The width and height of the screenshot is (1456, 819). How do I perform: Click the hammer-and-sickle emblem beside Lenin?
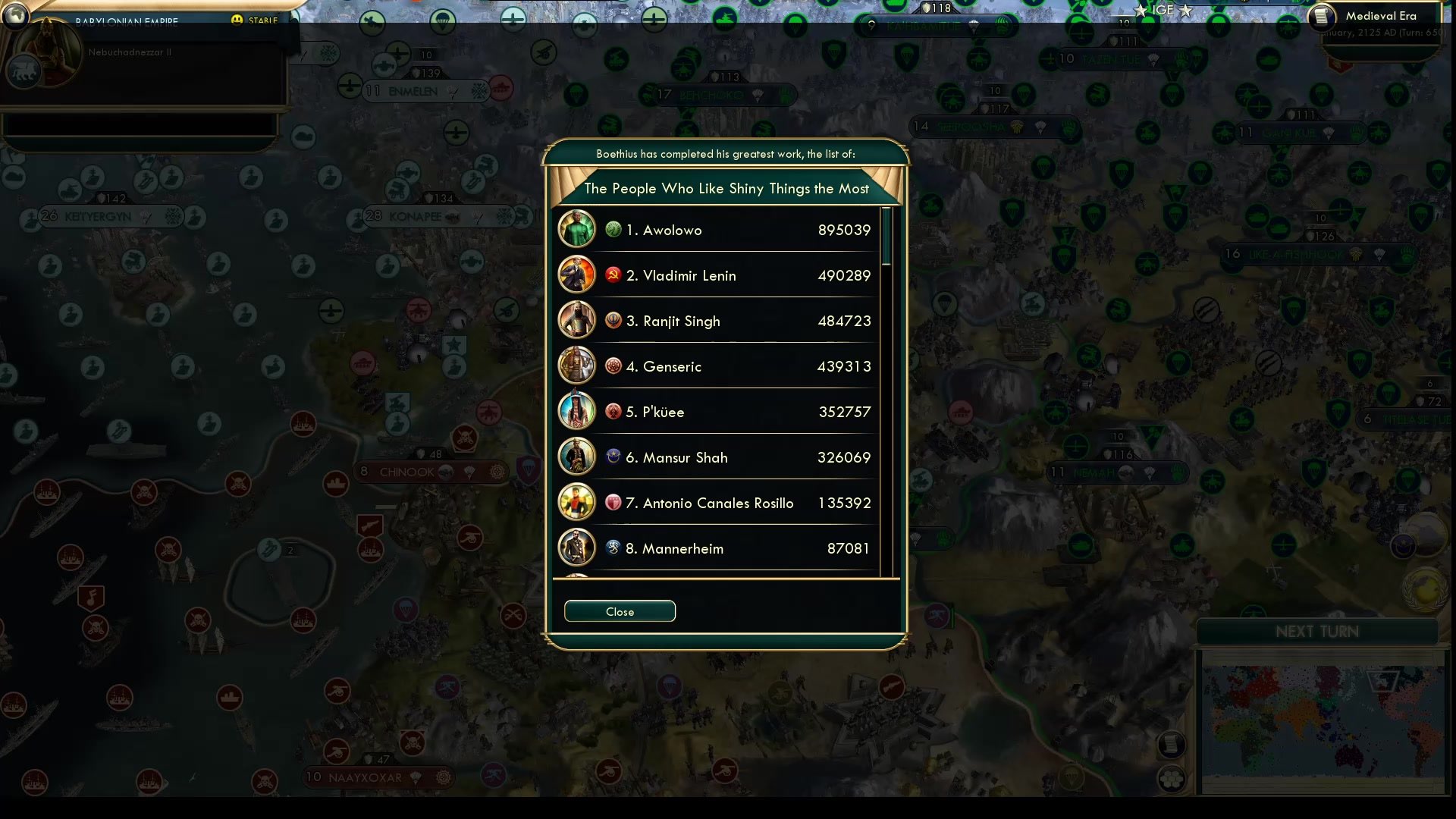[x=613, y=275]
